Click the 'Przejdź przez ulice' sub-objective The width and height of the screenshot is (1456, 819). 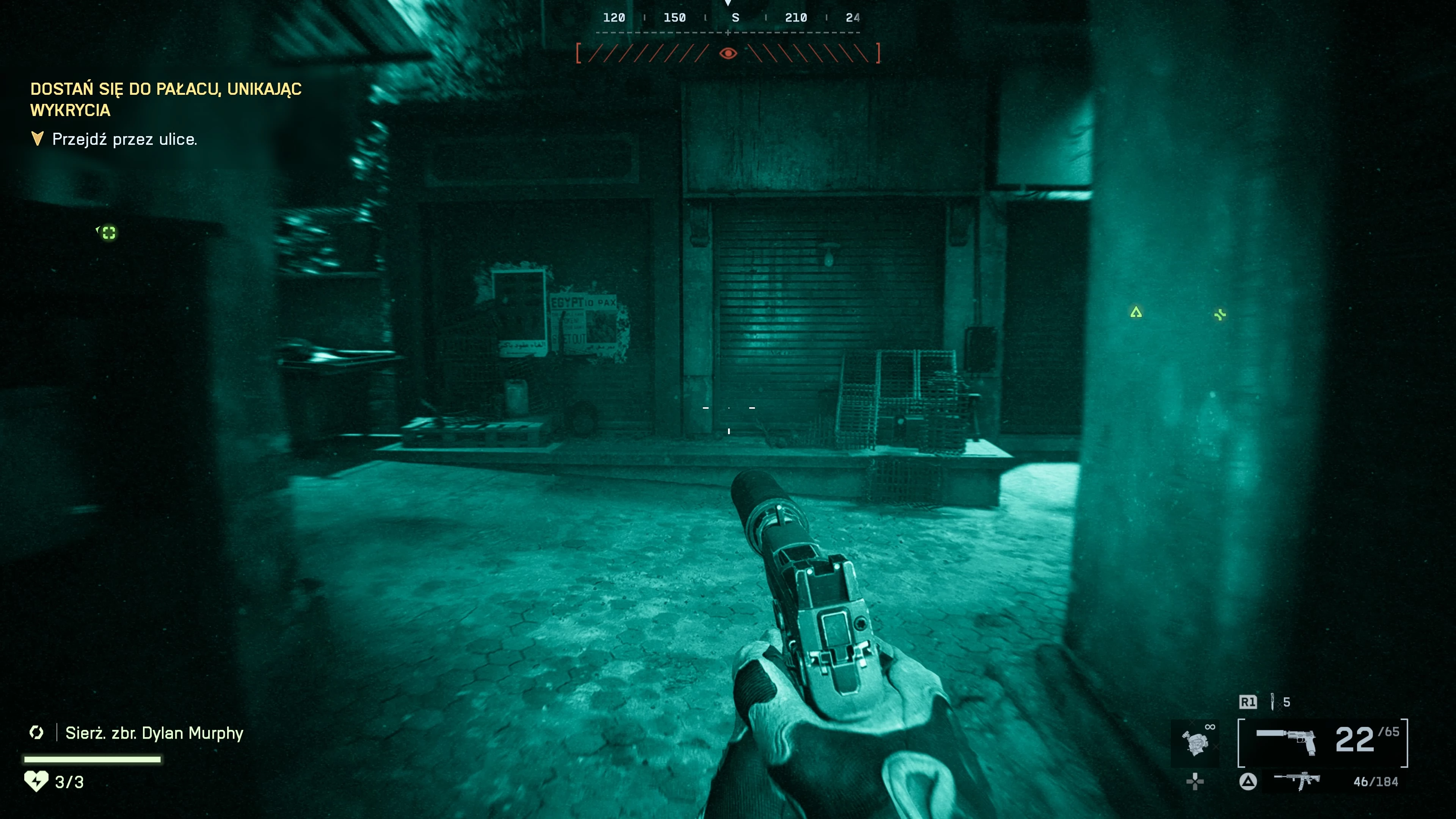point(124,139)
